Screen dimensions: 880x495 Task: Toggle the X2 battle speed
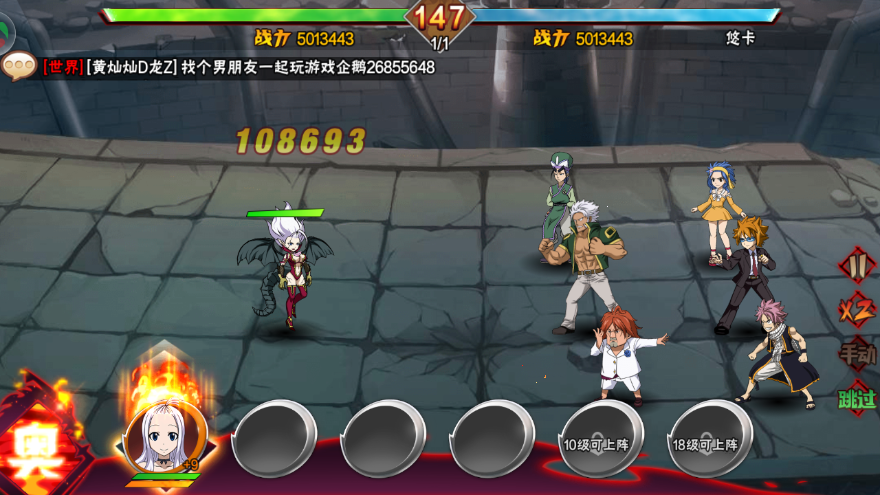pyautogui.click(x=856, y=310)
